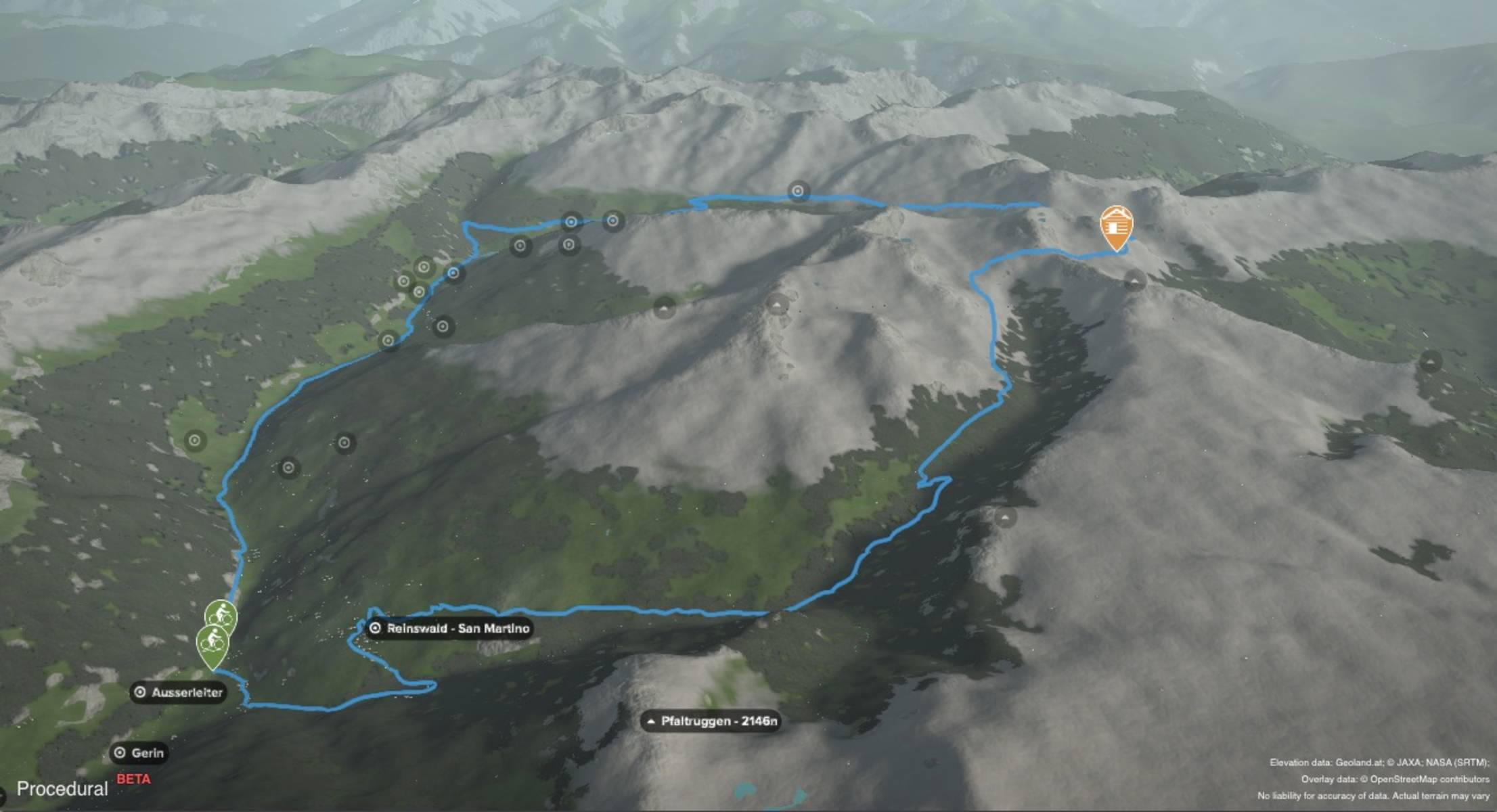Screen dimensions: 1497x812
Task: Select the orange mountain hut marker
Action: click(1116, 227)
